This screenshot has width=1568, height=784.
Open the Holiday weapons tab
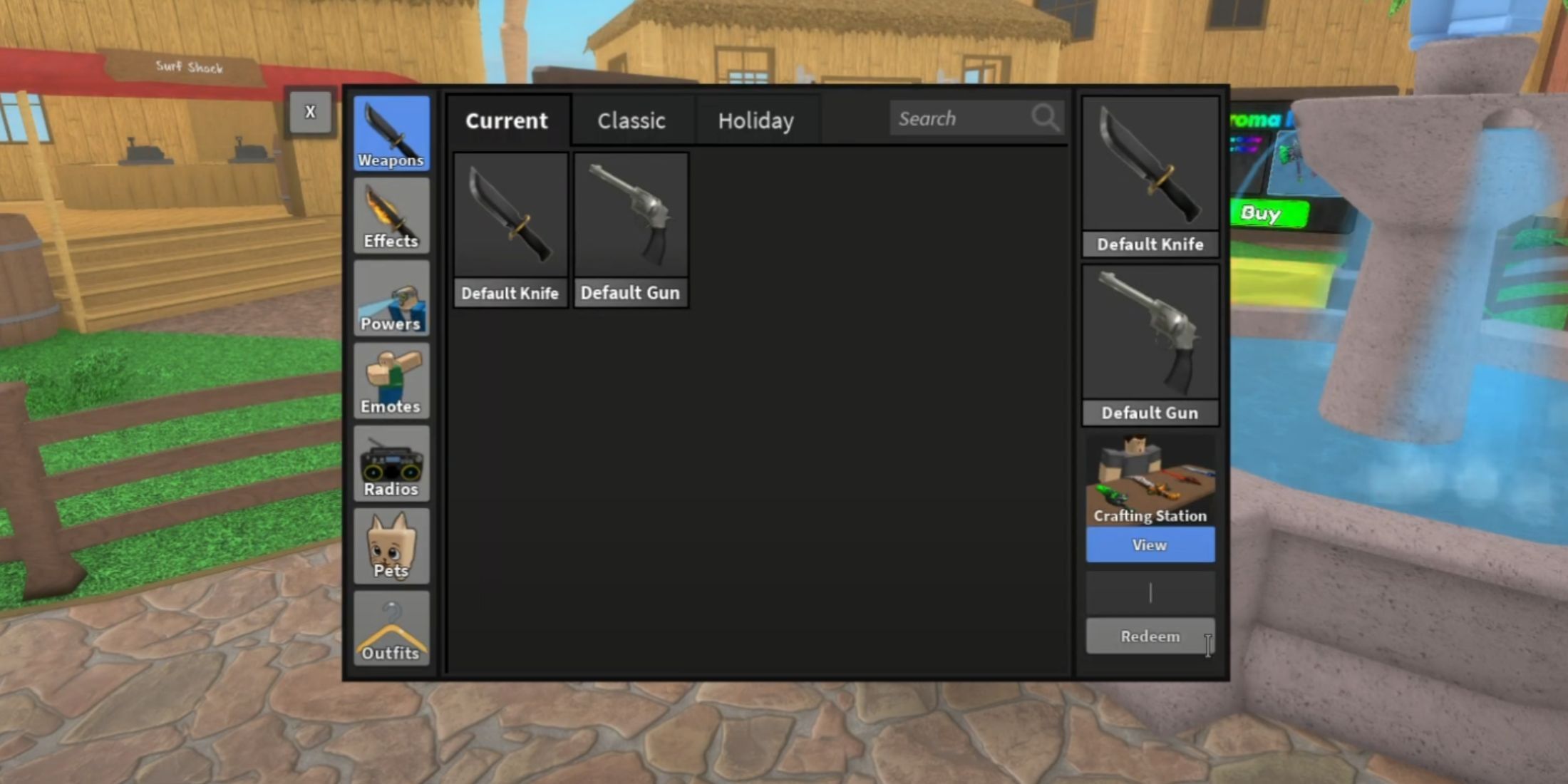coord(756,120)
